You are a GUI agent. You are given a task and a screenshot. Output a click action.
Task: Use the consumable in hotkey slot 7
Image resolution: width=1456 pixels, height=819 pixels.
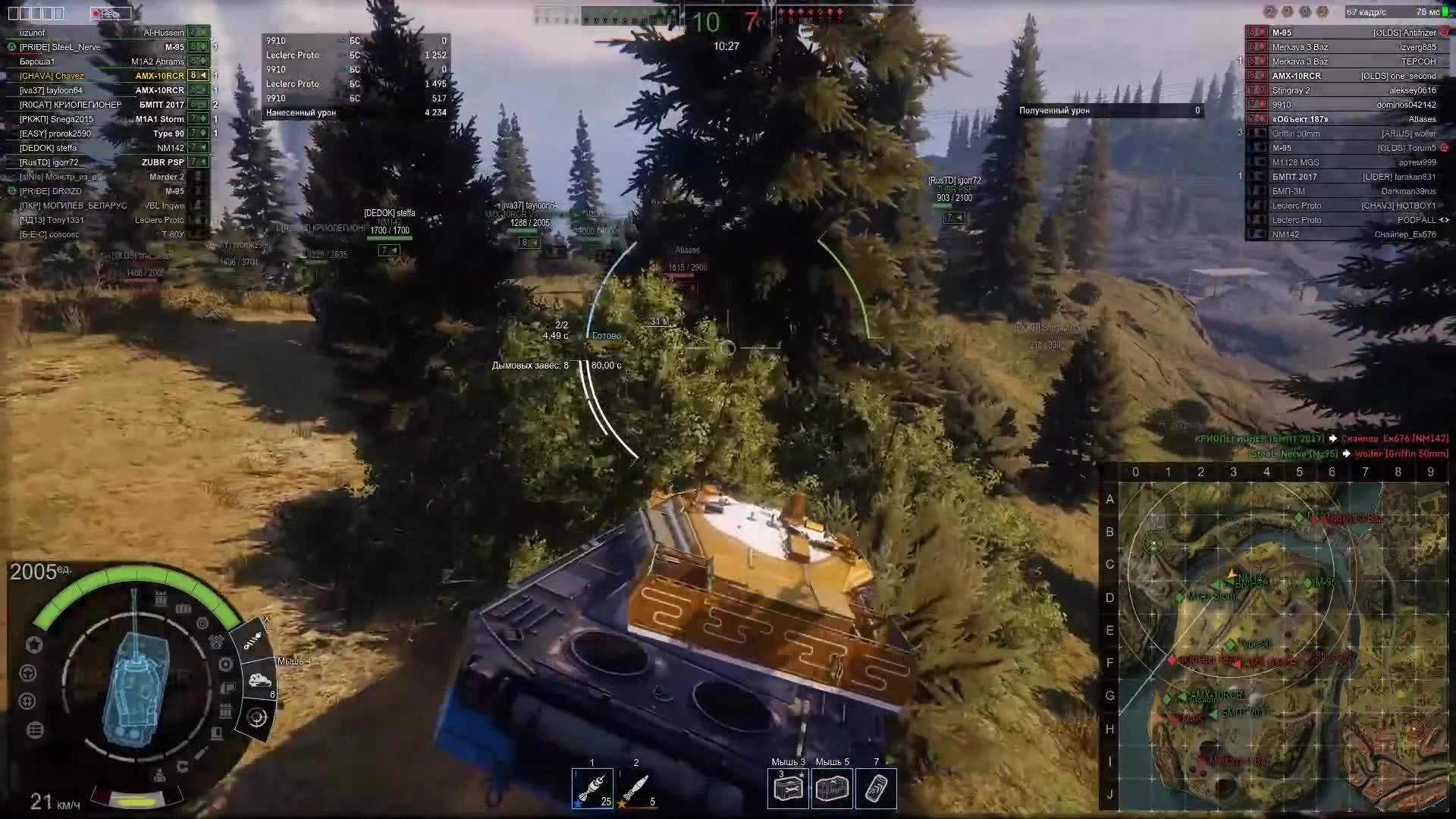tap(877, 787)
